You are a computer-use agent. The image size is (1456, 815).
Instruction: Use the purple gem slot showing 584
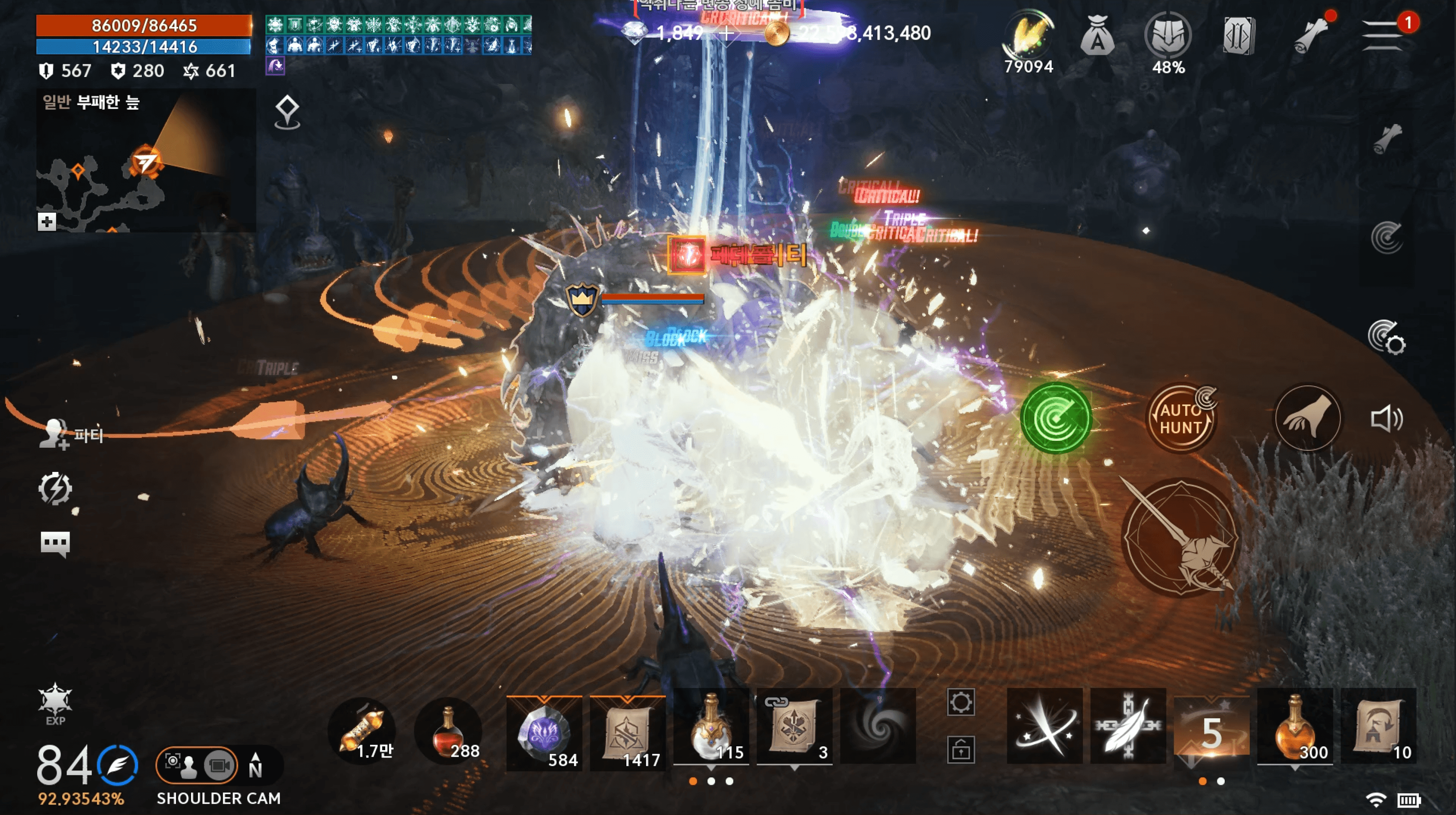pyautogui.click(x=544, y=731)
